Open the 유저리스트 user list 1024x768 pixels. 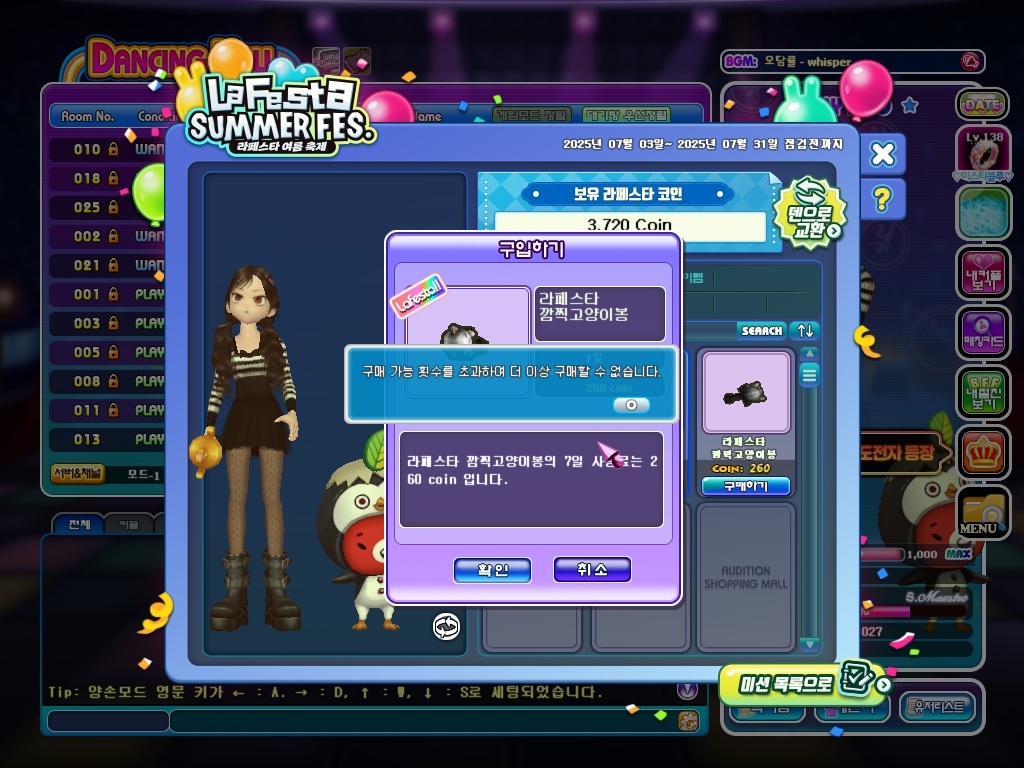click(x=938, y=707)
